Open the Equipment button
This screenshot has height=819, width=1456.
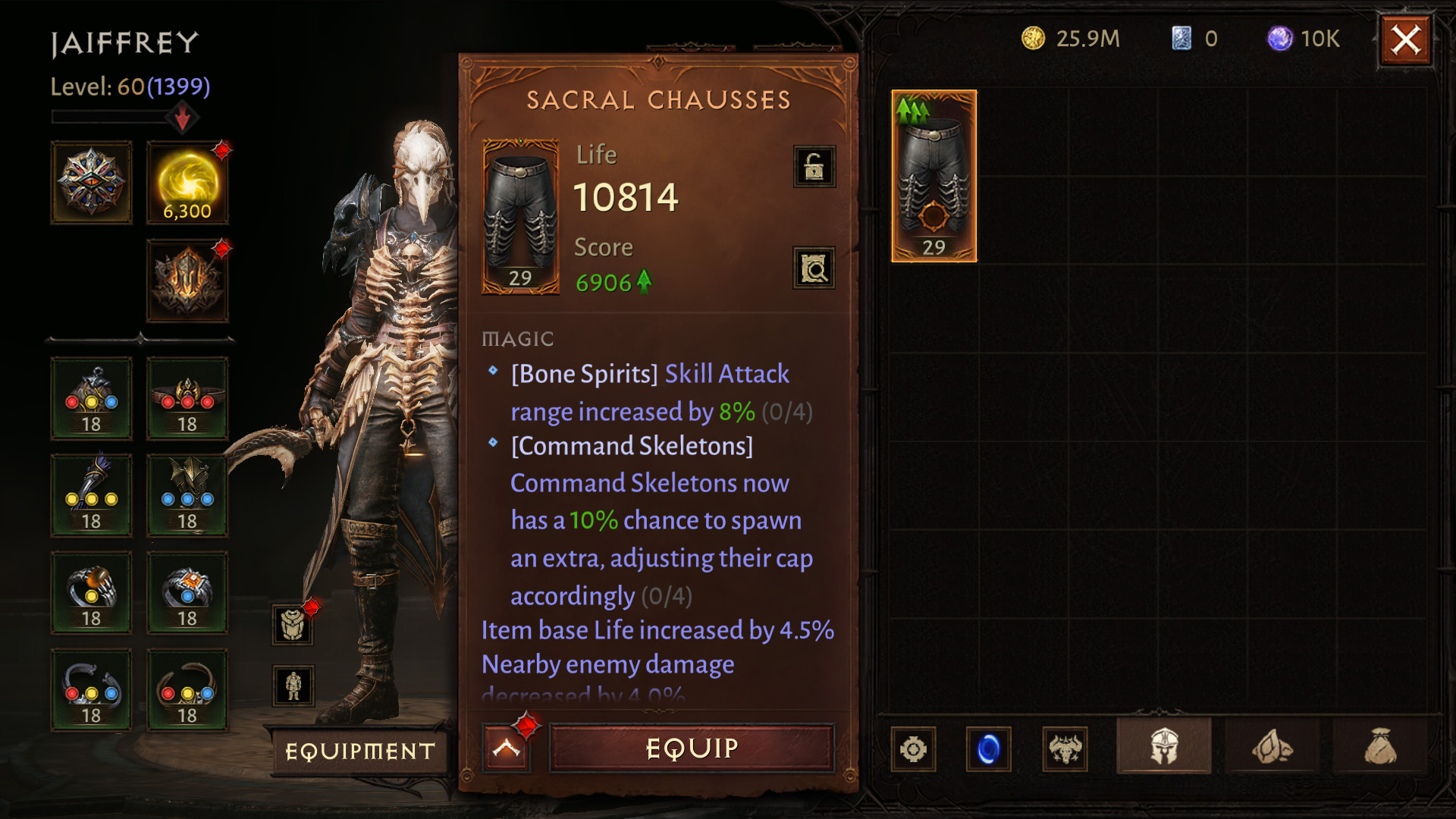(x=360, y=751)
